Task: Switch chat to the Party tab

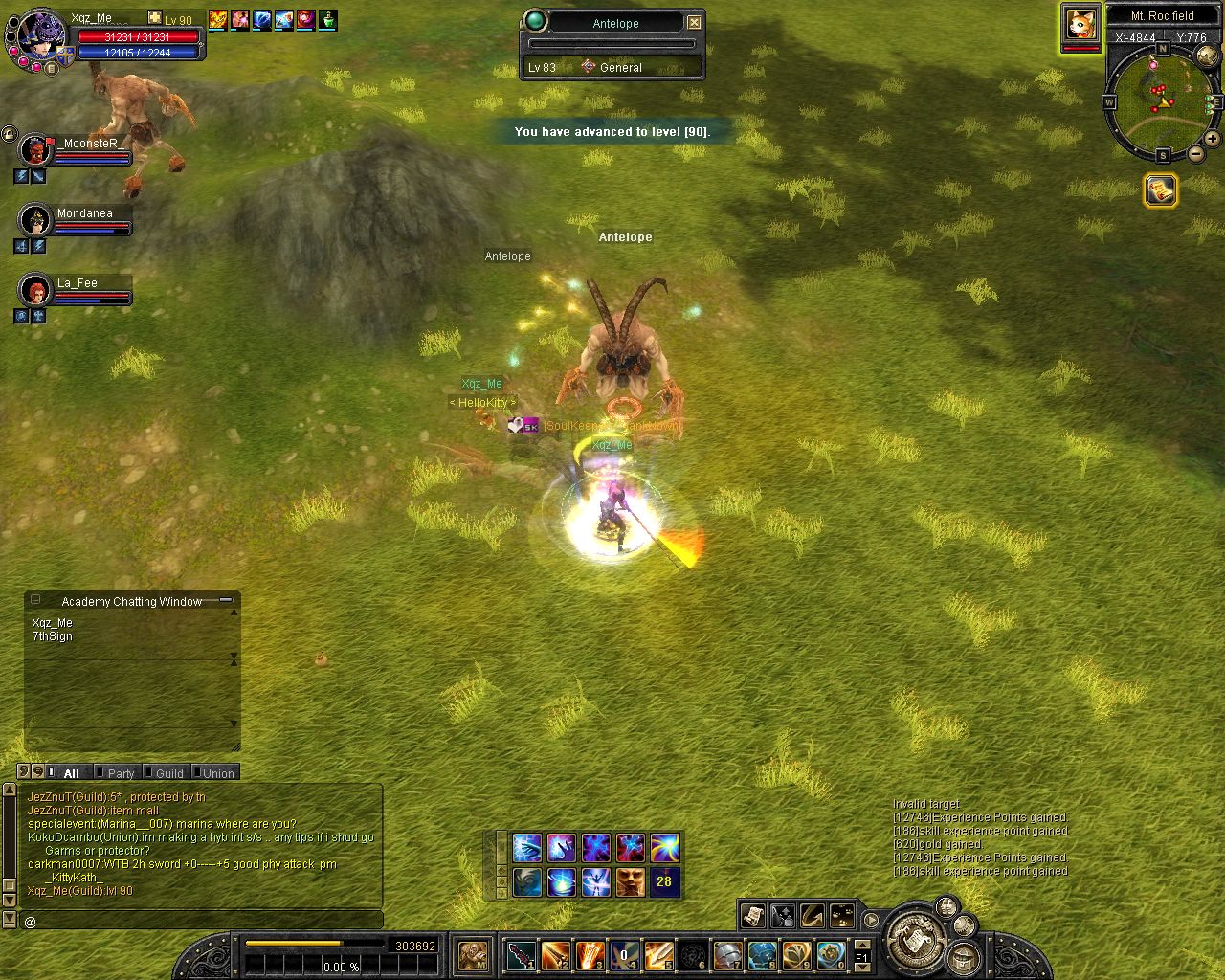Action: (x=121, y=773)
